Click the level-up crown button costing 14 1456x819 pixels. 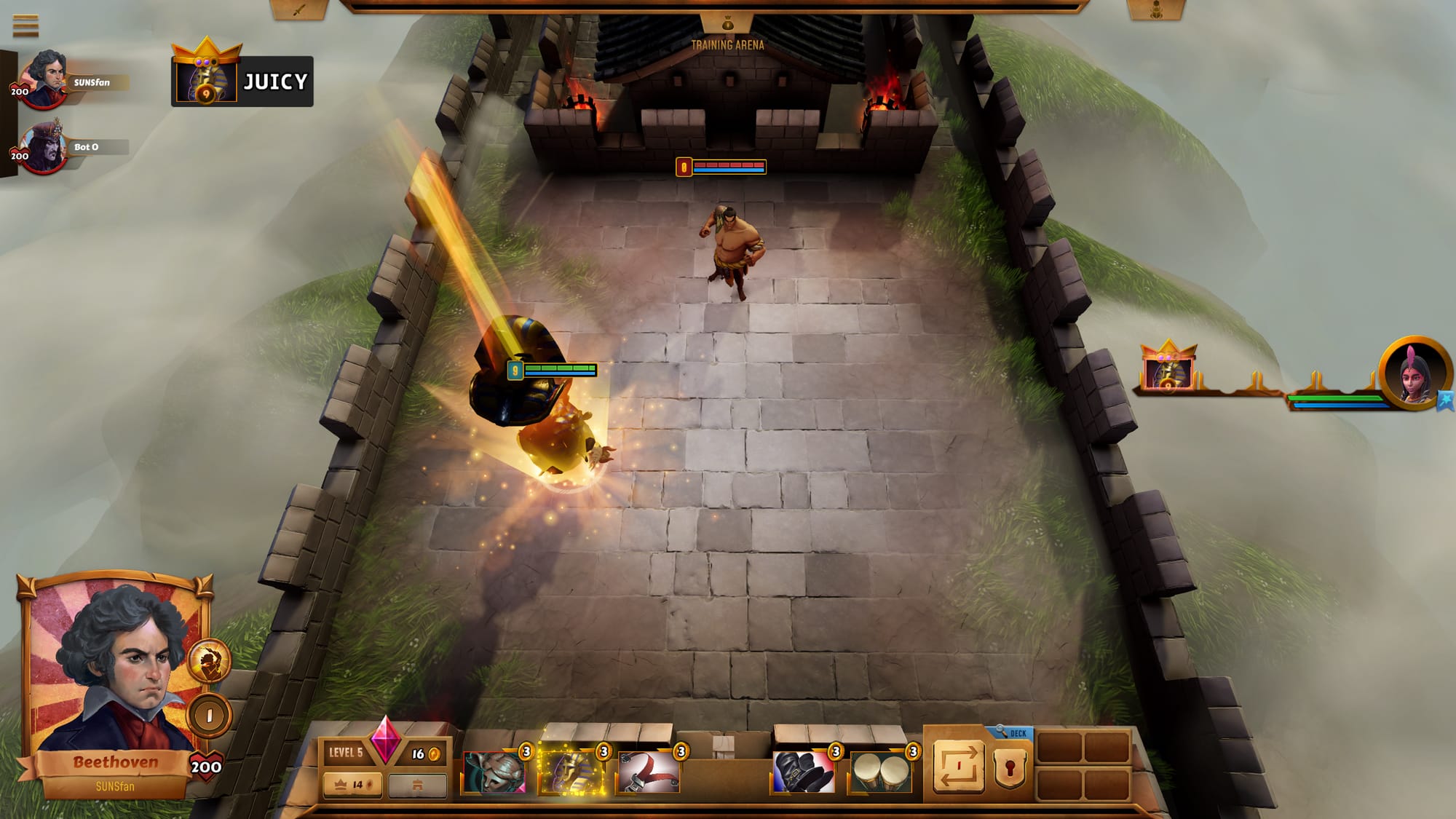pyautogui.click(x=352, y=785)
